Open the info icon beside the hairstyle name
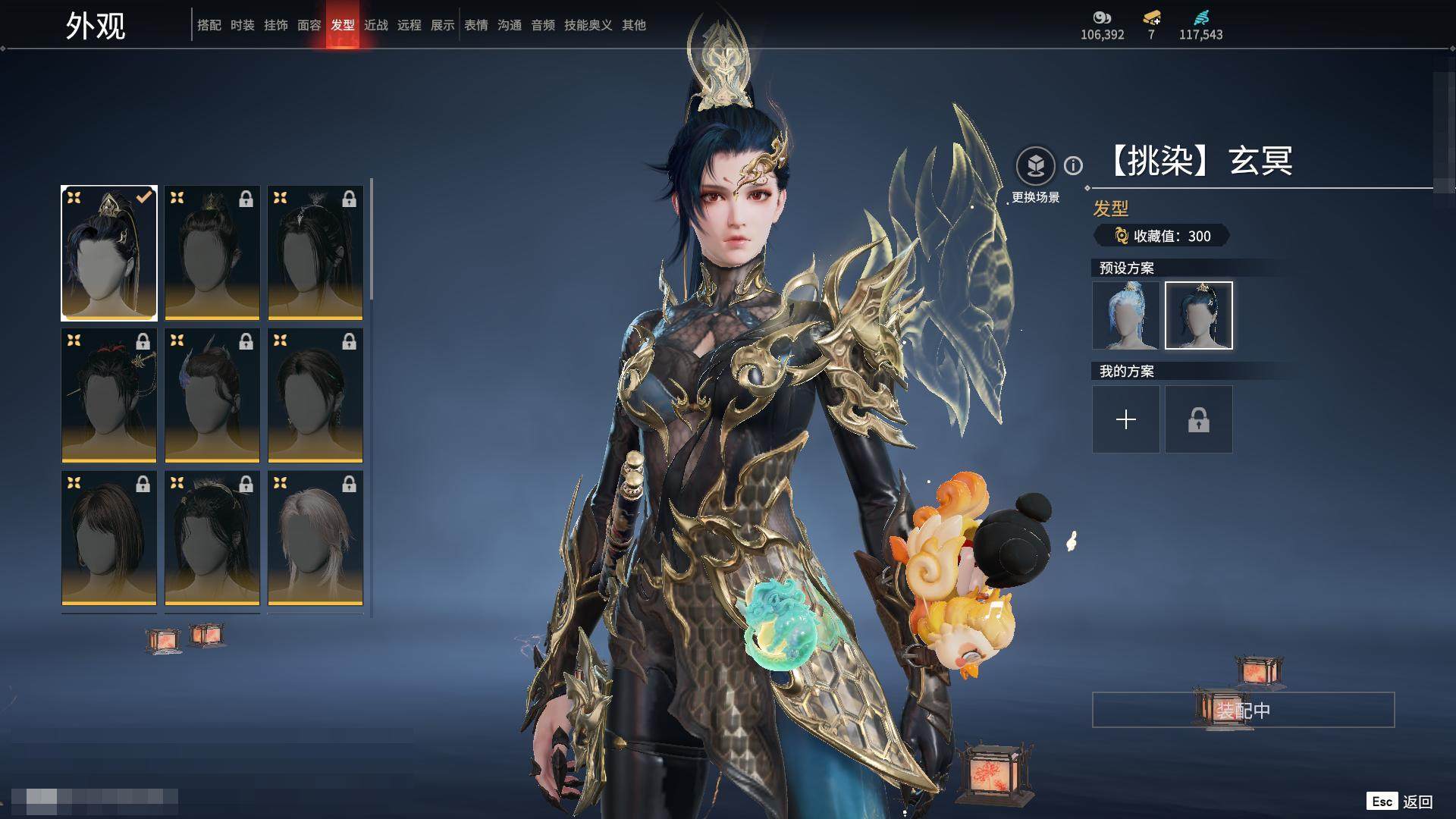 tap(1073, 165)
